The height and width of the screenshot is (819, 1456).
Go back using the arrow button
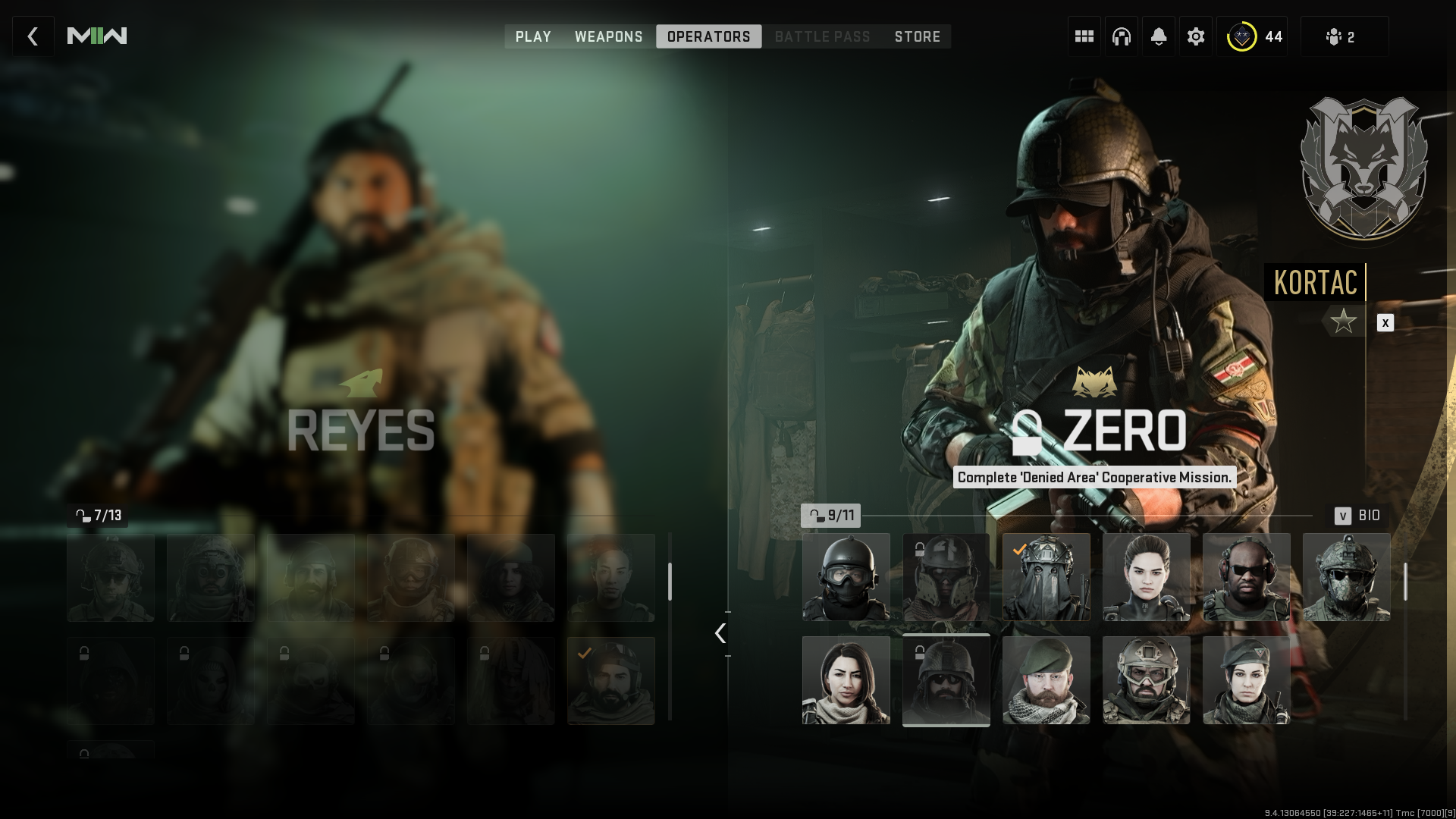(33, 36)
